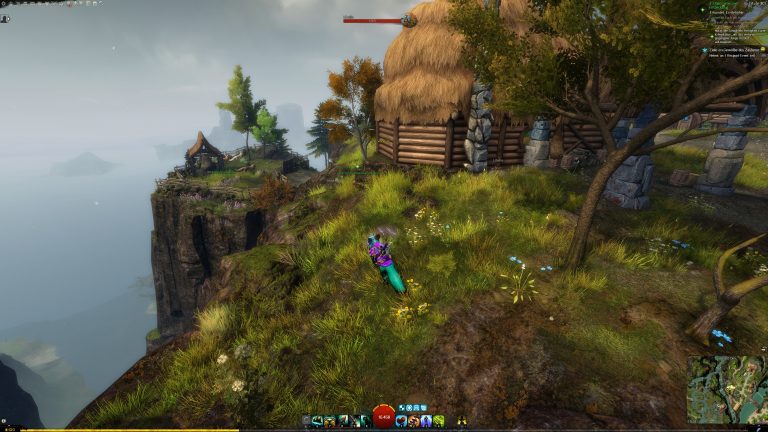Open the minimap in the corner
Image resolution: width=768 pixels, height=432 pixels.
727,389
